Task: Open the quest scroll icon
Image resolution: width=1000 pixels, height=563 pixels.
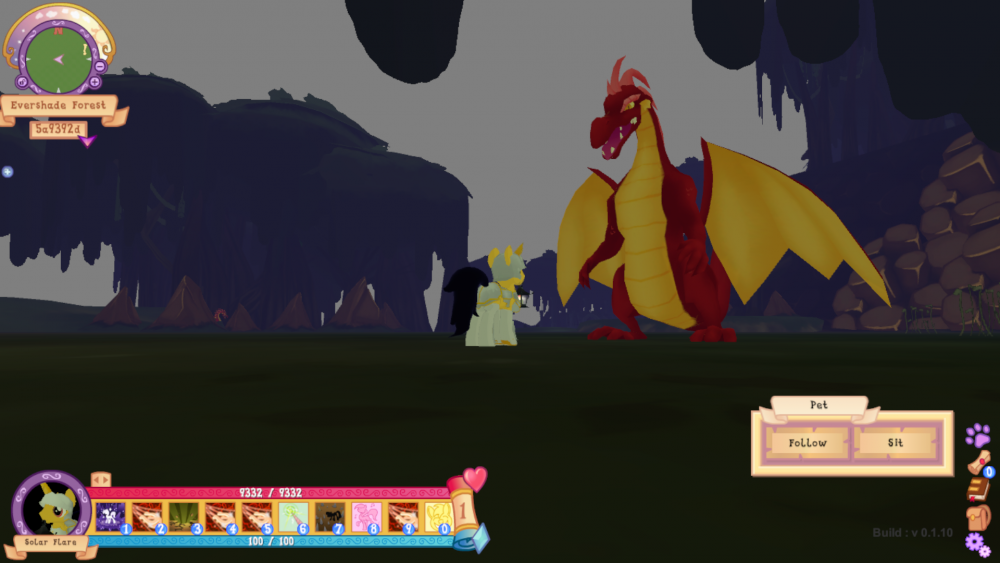Action: click(x=980, y=463)
